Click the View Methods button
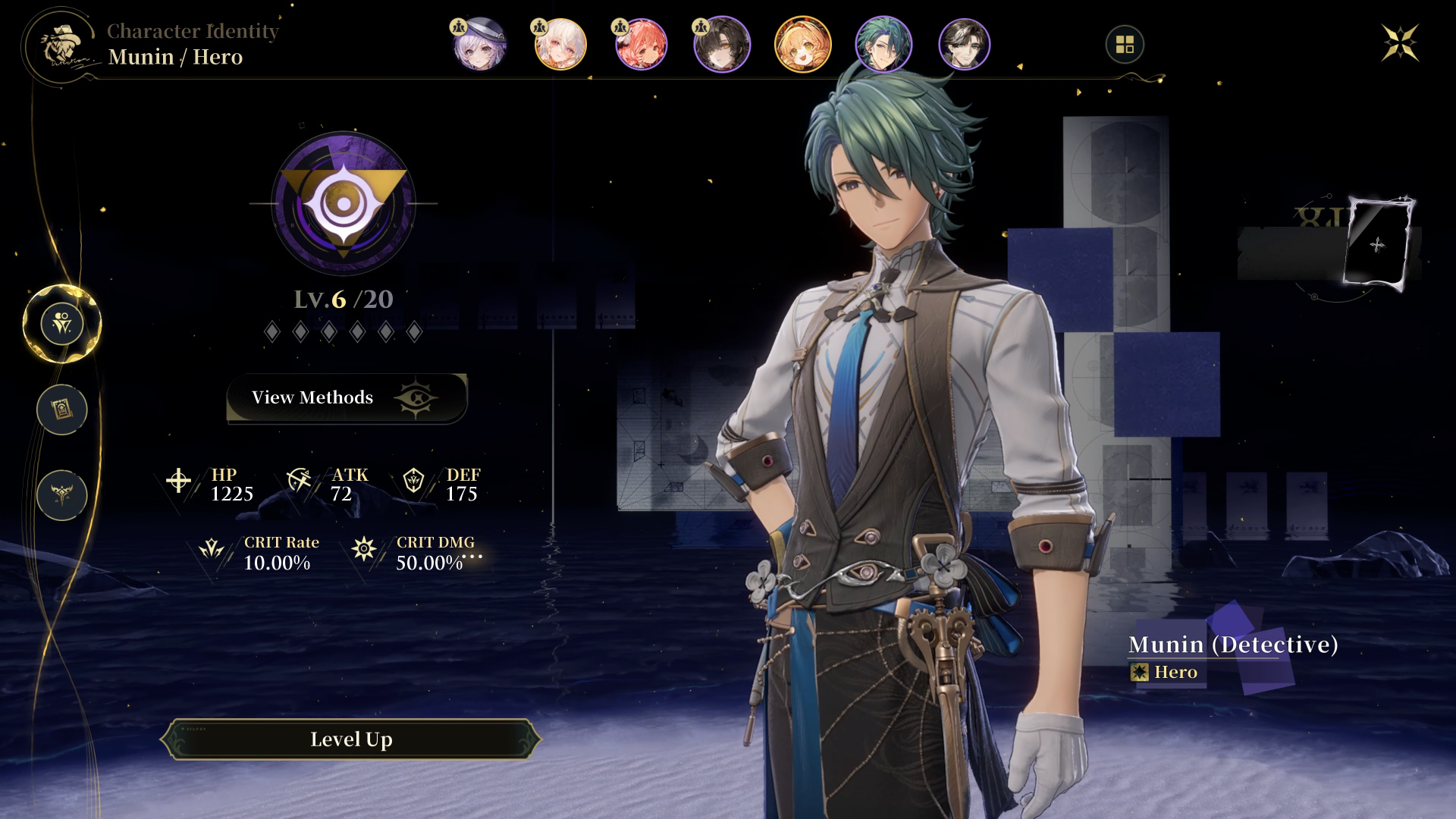Image resolution: width=1456 pixels, height=819 pixels. pos(347,397)
